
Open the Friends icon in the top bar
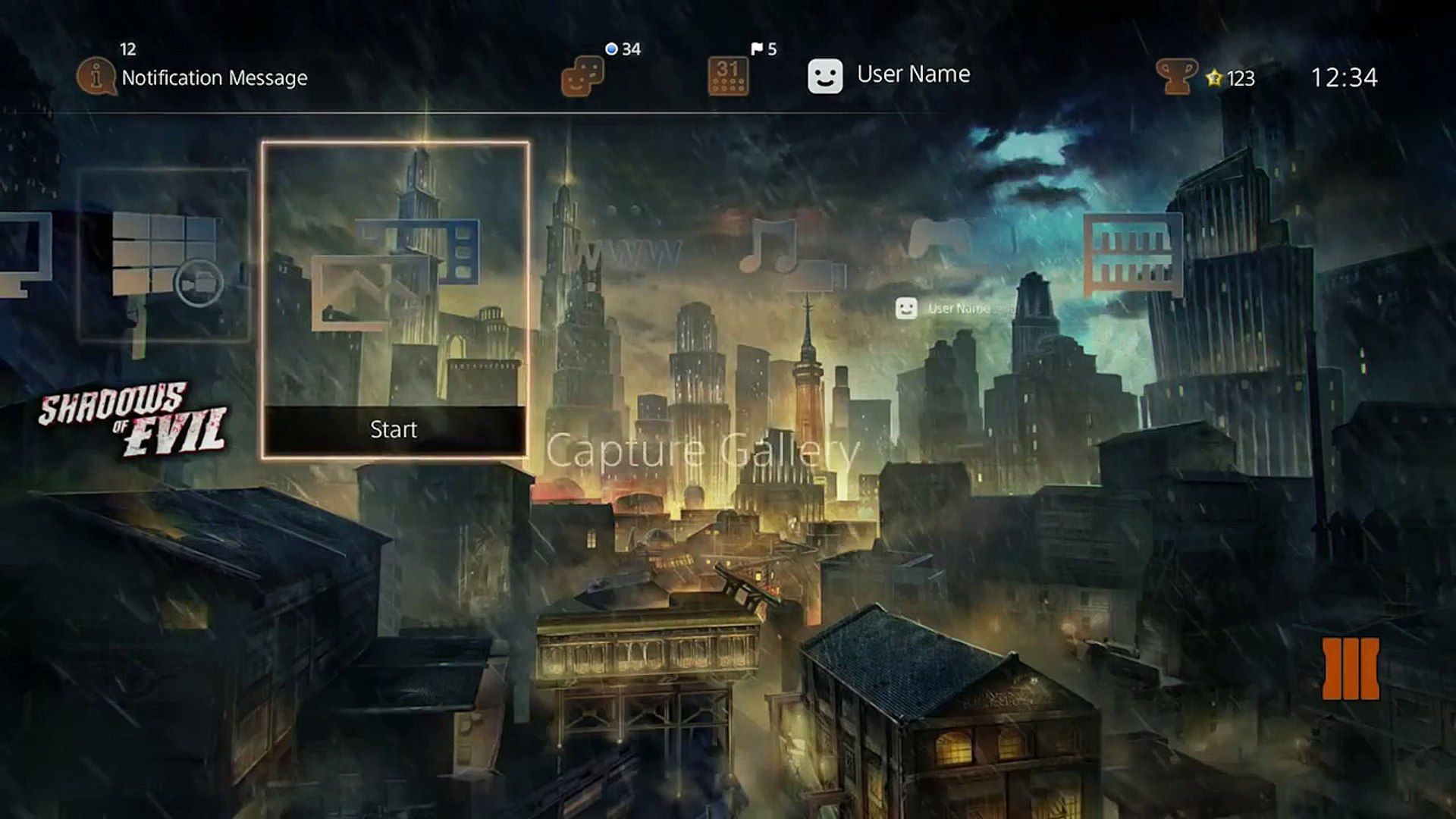point(584,76)
